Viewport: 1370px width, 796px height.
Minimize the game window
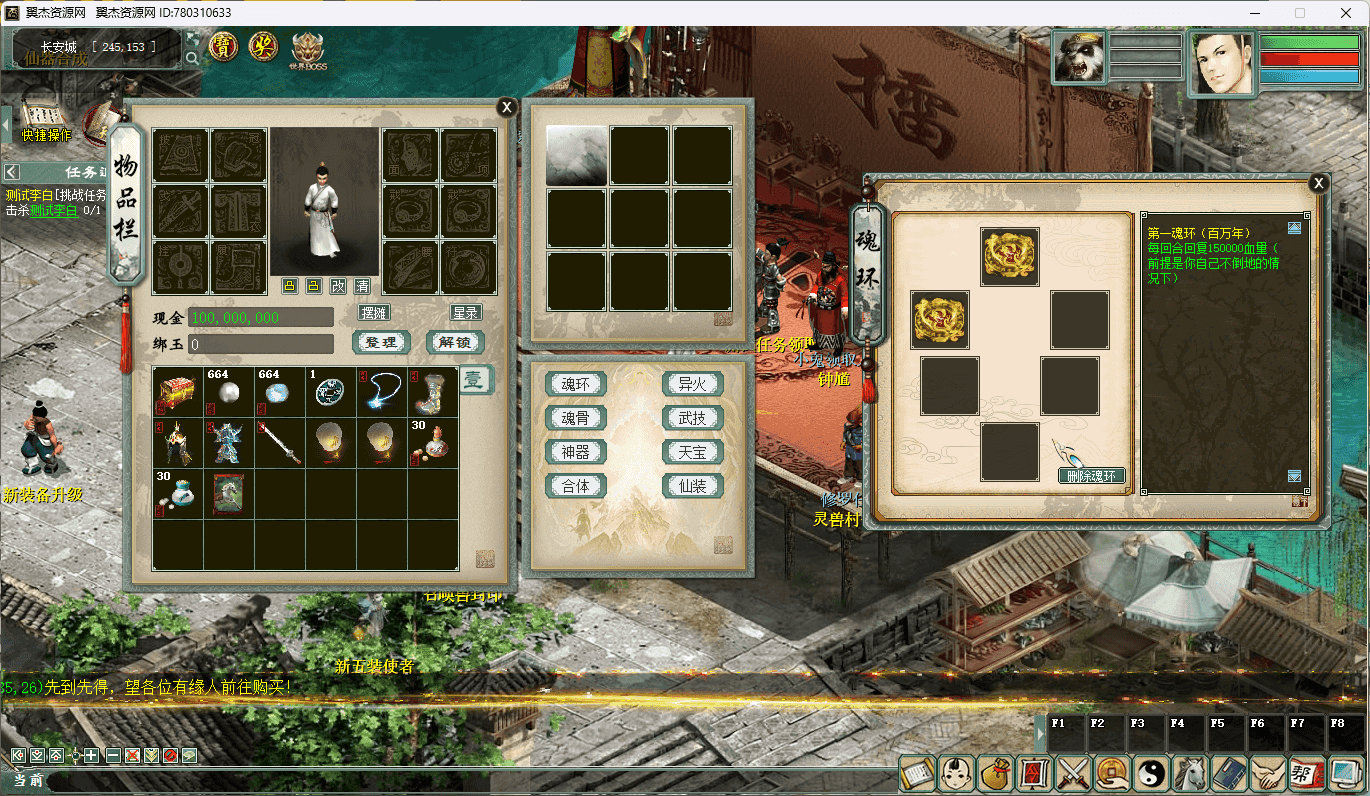[x=1253, y=13]
